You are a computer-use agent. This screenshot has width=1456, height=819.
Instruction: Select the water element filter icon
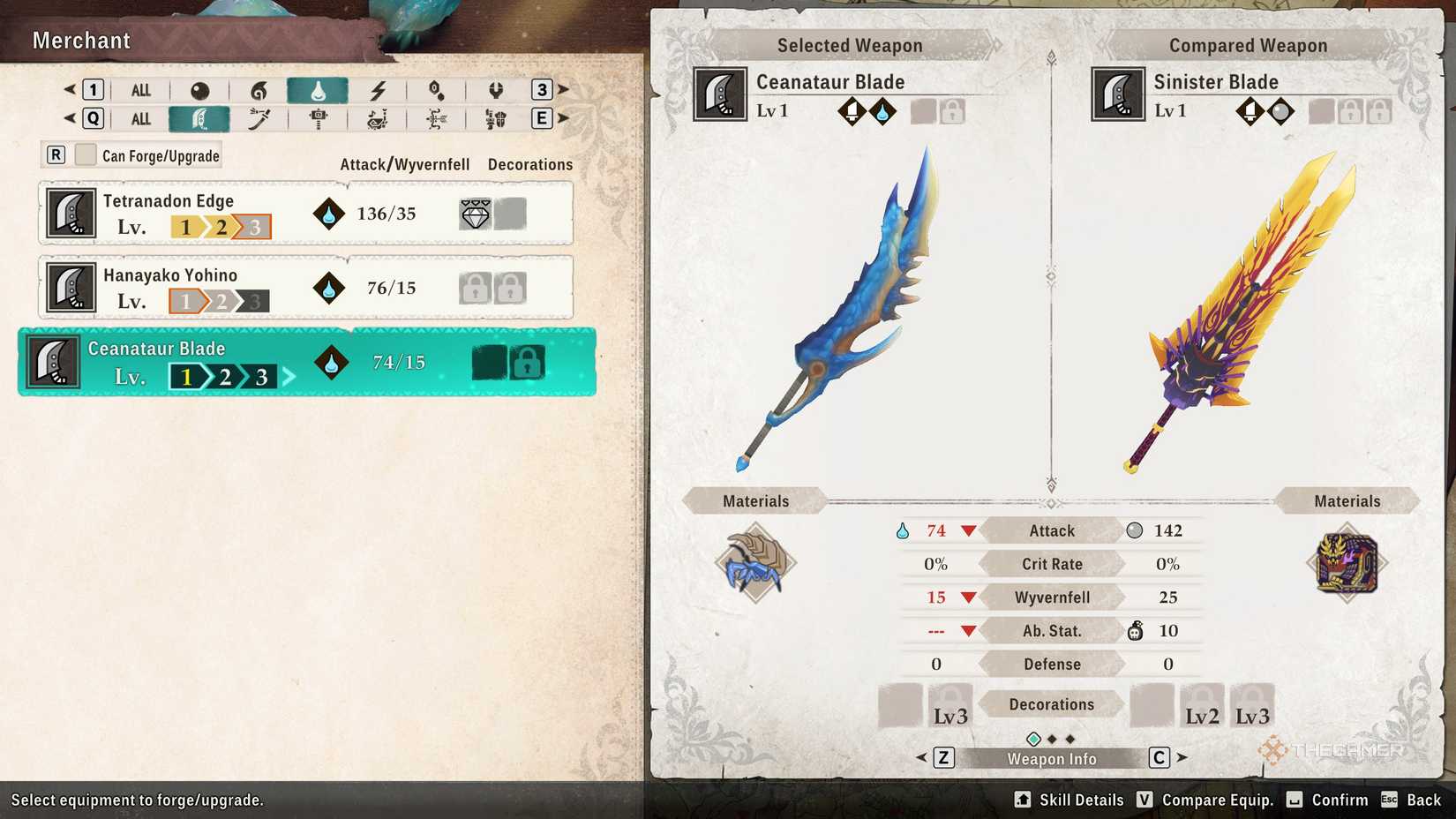(x=319, y=89)
